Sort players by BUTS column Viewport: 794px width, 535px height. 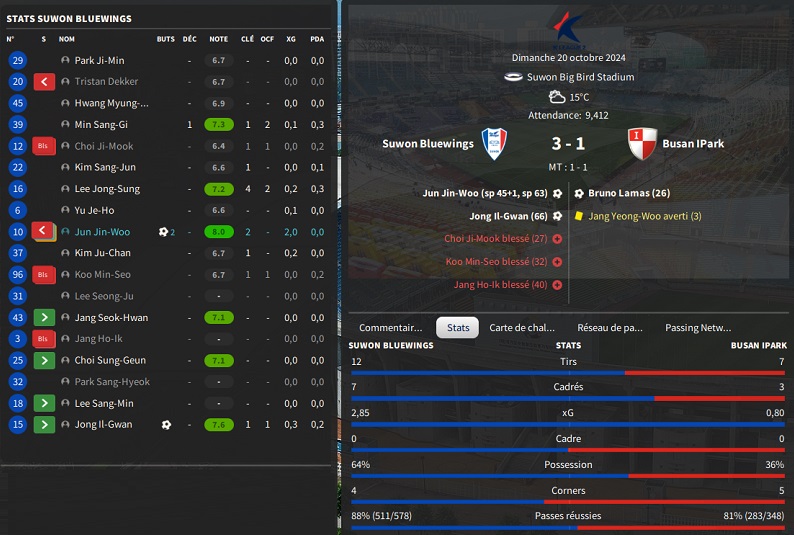pos(165,39)
